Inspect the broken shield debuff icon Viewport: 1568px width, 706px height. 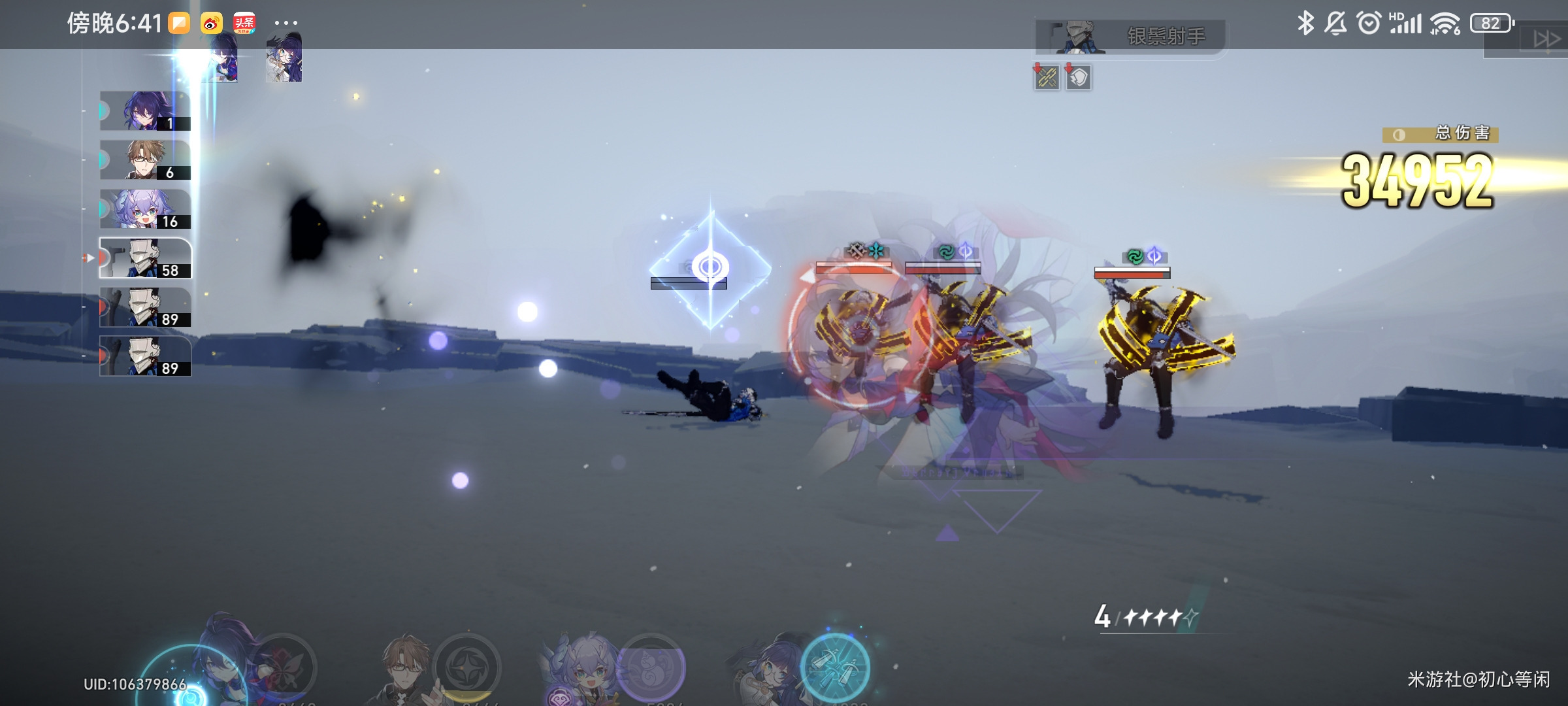pos(1079,78)
